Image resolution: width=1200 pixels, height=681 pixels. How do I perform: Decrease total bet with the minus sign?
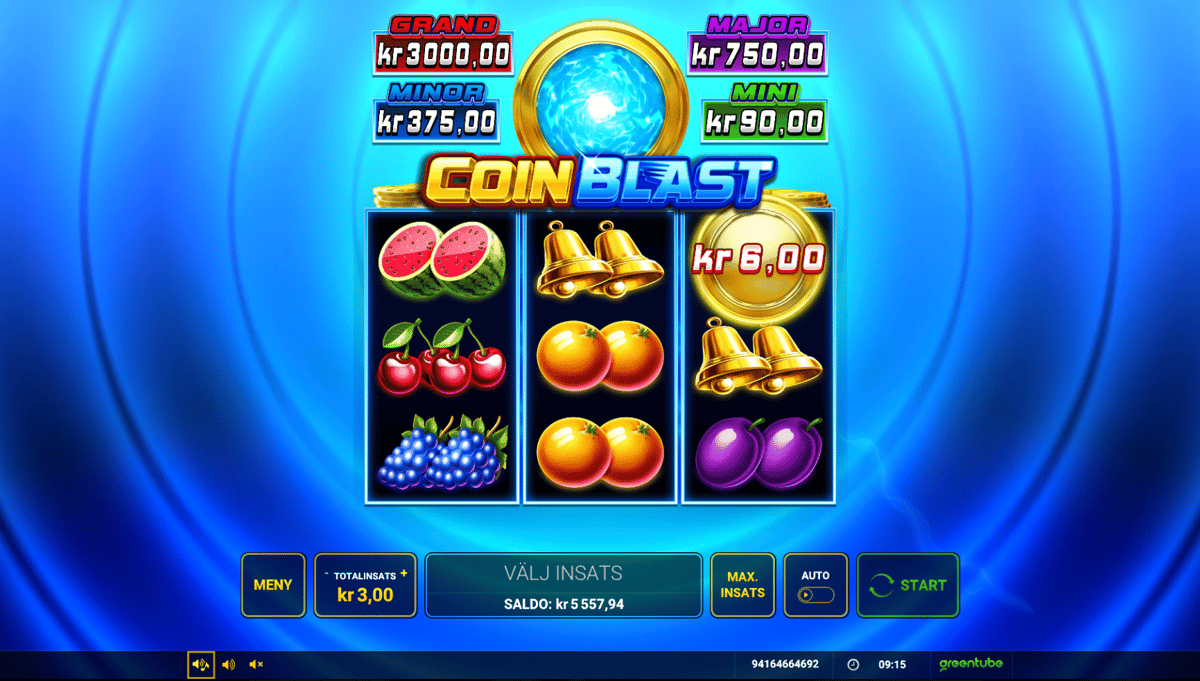click(x=327, y=574)
